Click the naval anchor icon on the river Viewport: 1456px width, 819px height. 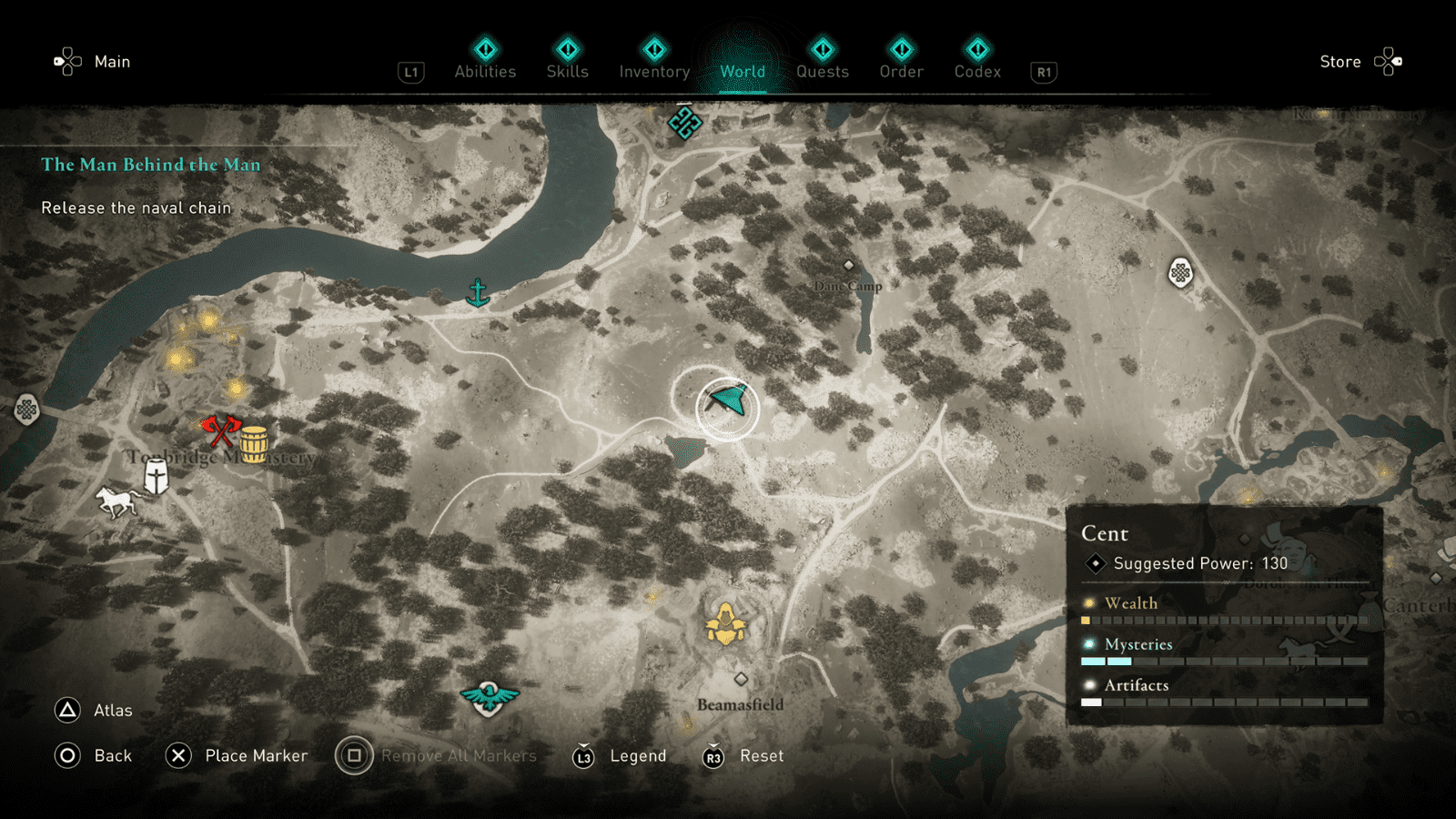tap(477, 291)
